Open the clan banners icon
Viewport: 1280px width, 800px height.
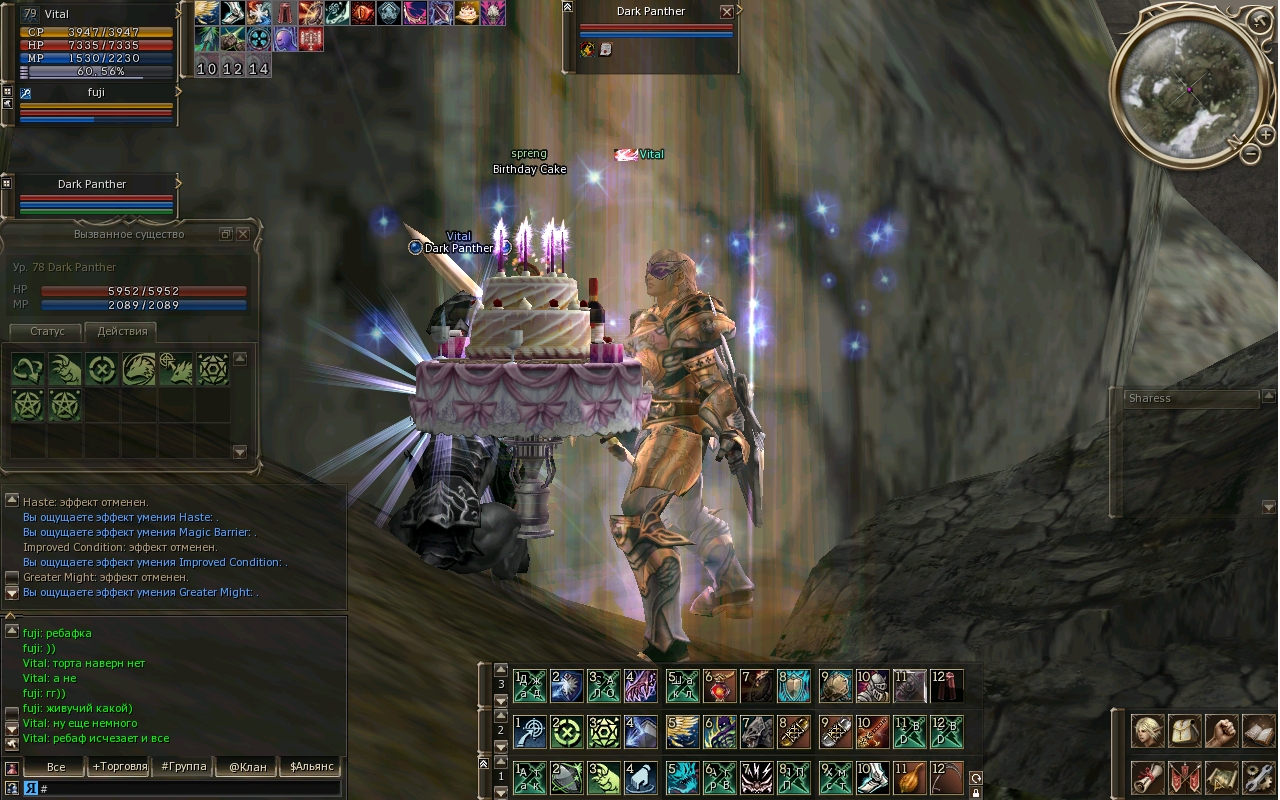coord(1184,777)
